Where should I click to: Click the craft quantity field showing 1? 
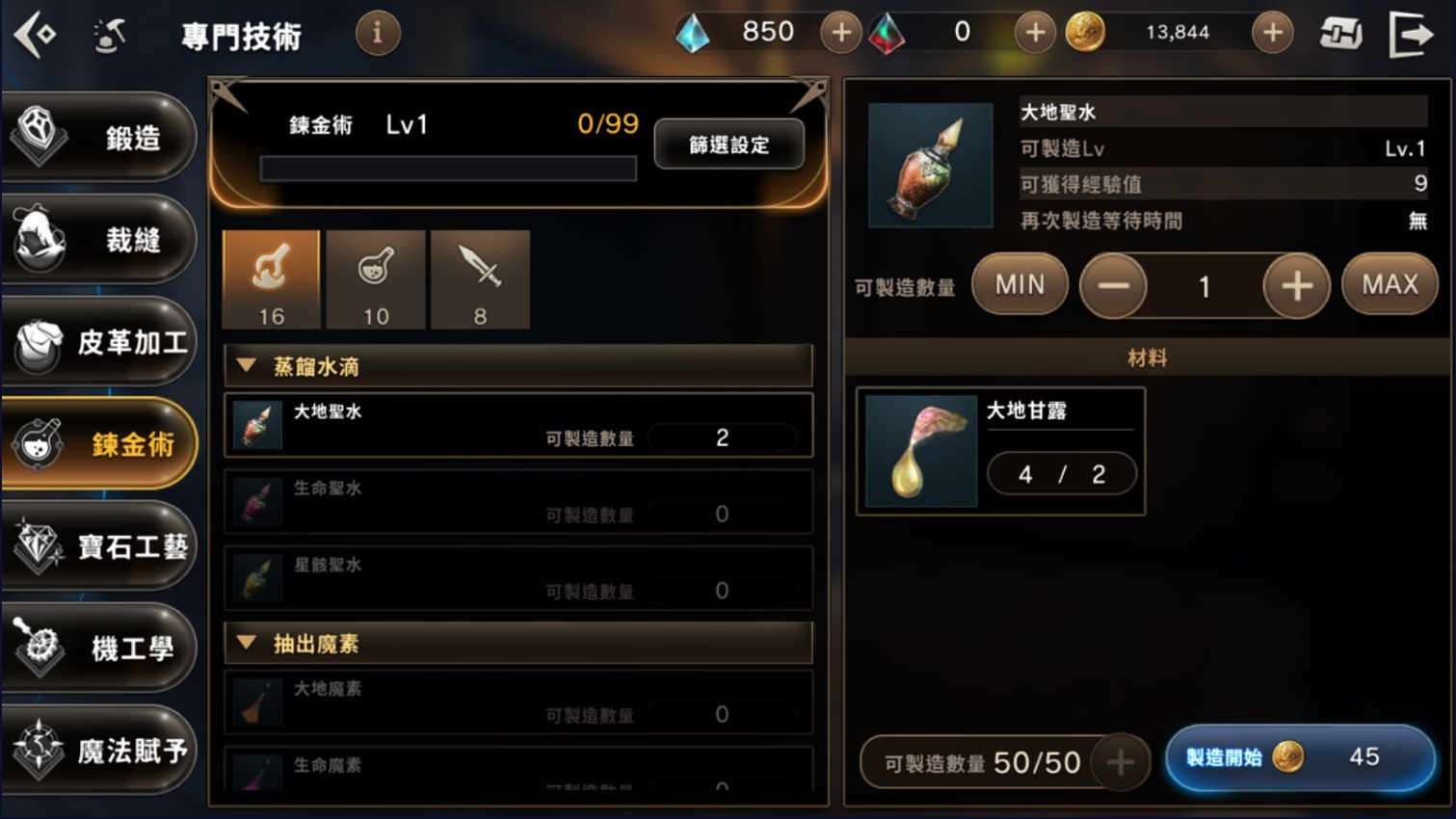(x=1205, y=284)
